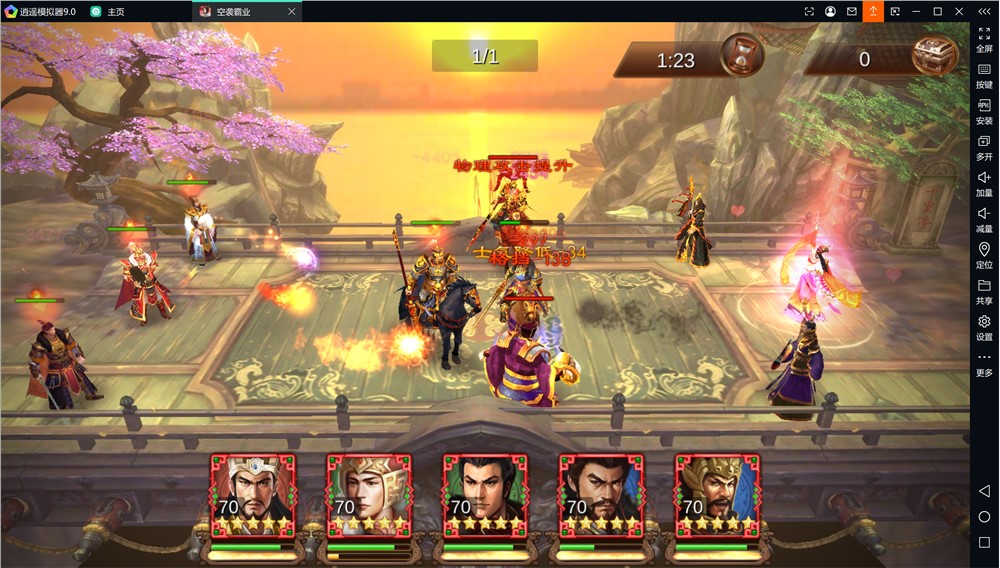1000x568 pixels.
Task: Select the hero card with white jeweled headband
Action: point(253,497)
